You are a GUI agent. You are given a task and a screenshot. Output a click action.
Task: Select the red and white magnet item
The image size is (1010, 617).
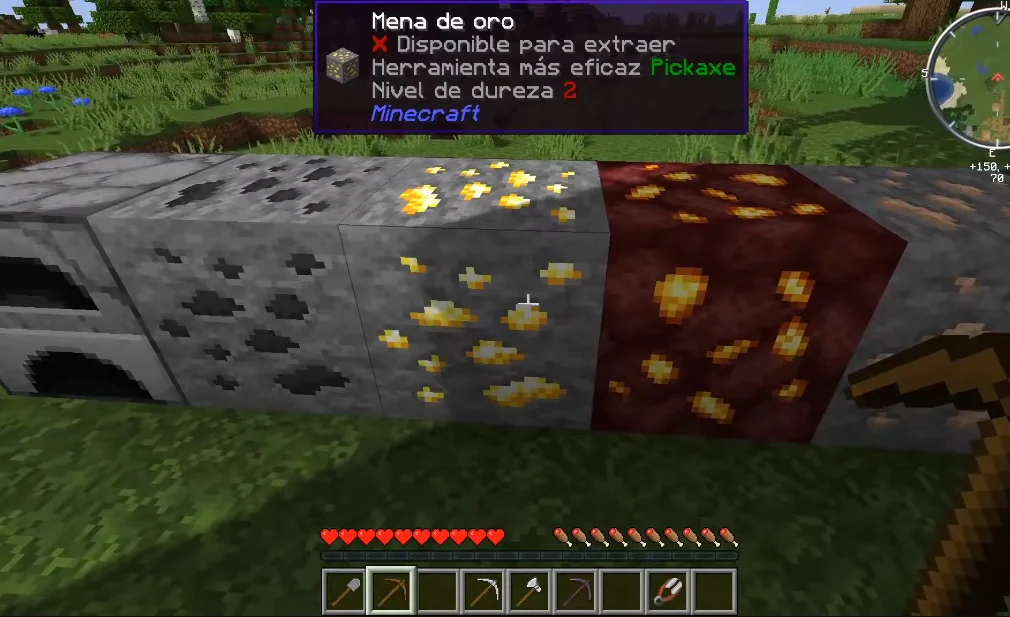point(667,591)
